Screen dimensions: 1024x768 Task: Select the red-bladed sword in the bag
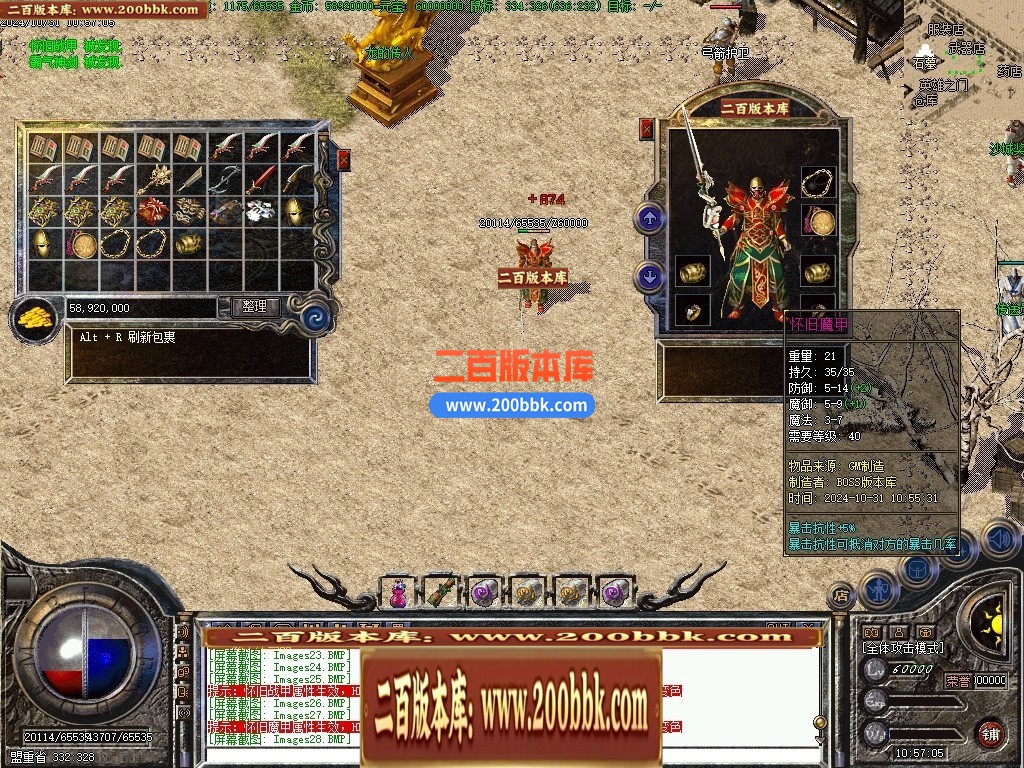(260, 180)
